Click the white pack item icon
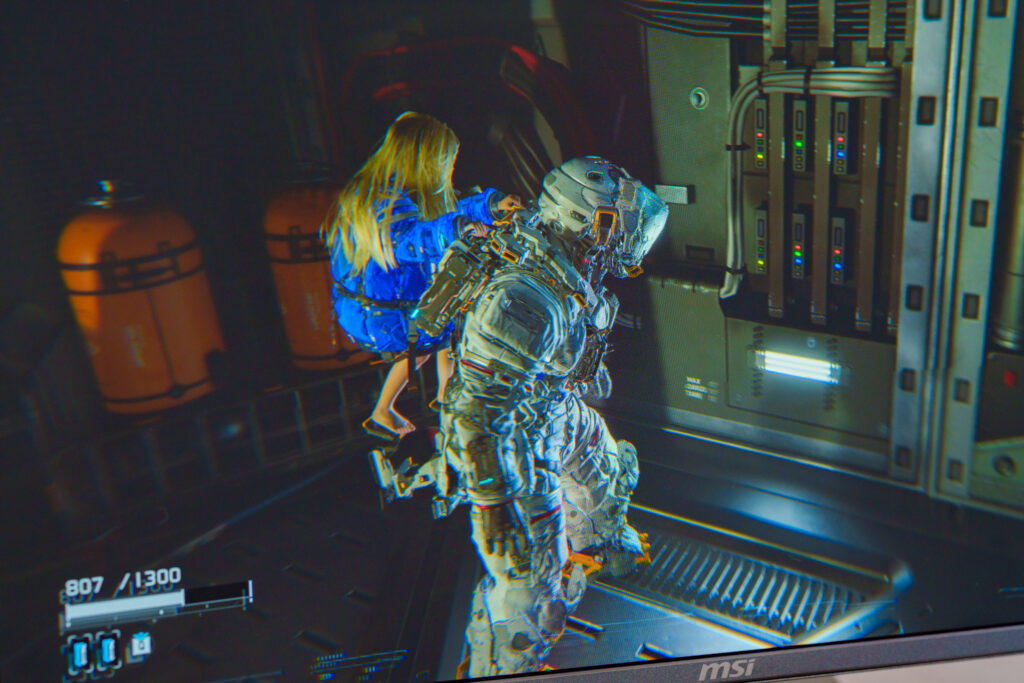Screen dimensions: 1024x683 (140, 646)
